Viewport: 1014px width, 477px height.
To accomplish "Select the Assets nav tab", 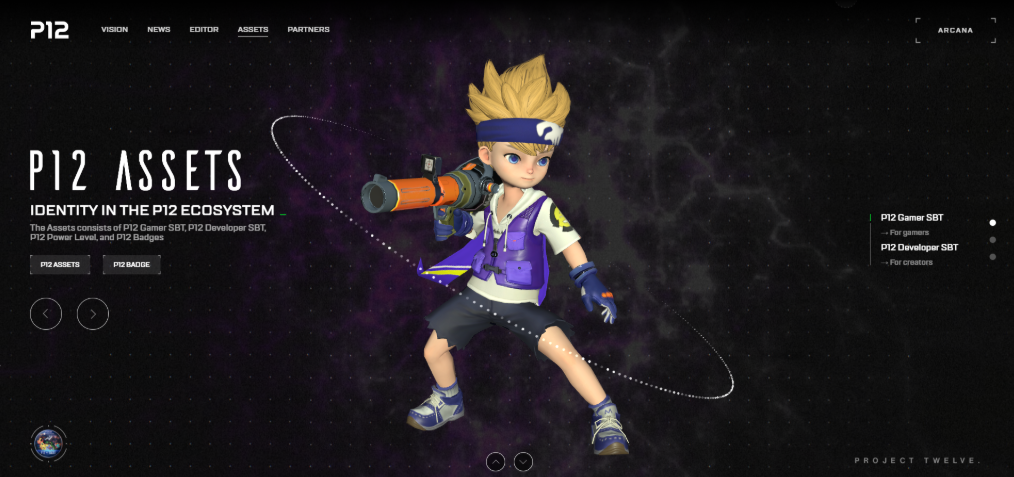I will (x=252, y=30).
